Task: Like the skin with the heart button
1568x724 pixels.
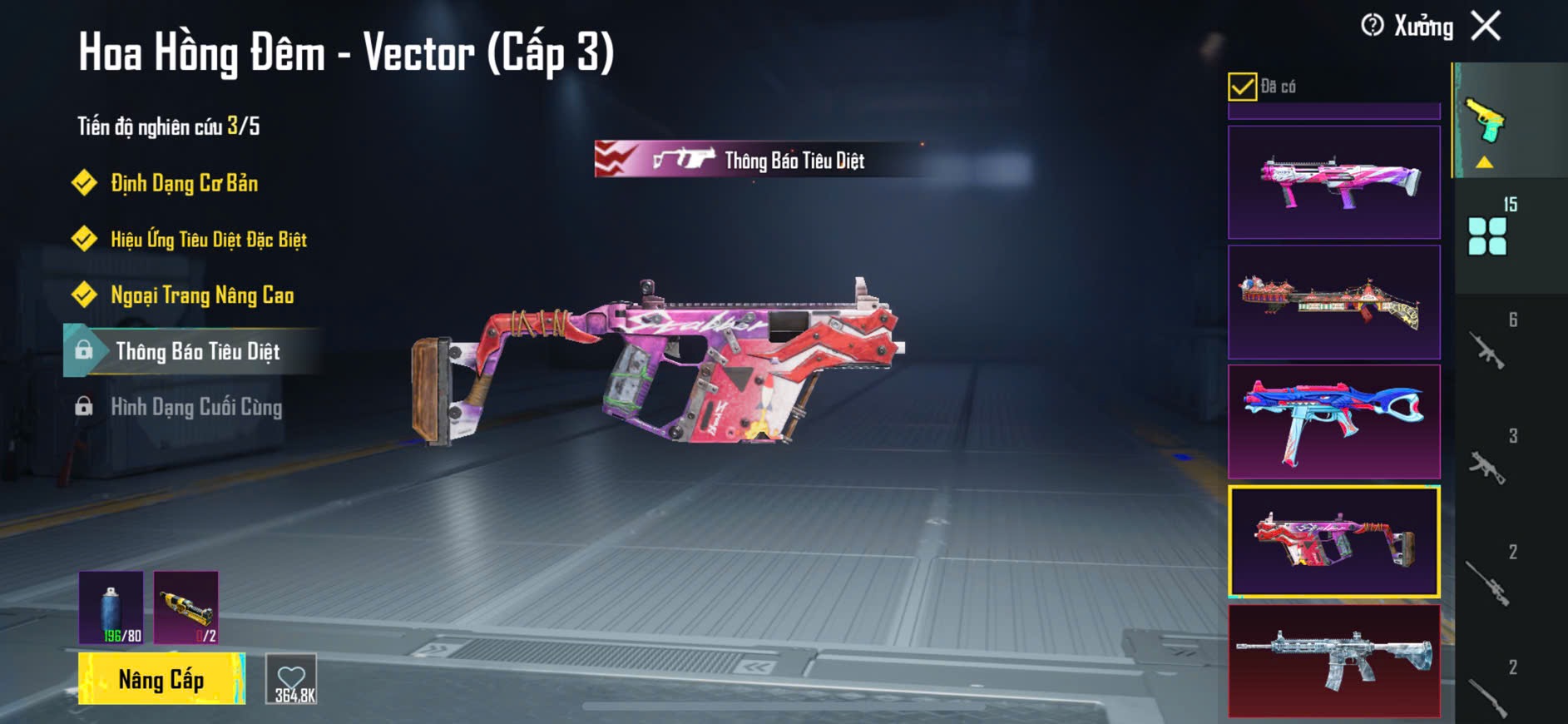Action: click(291, 679)
